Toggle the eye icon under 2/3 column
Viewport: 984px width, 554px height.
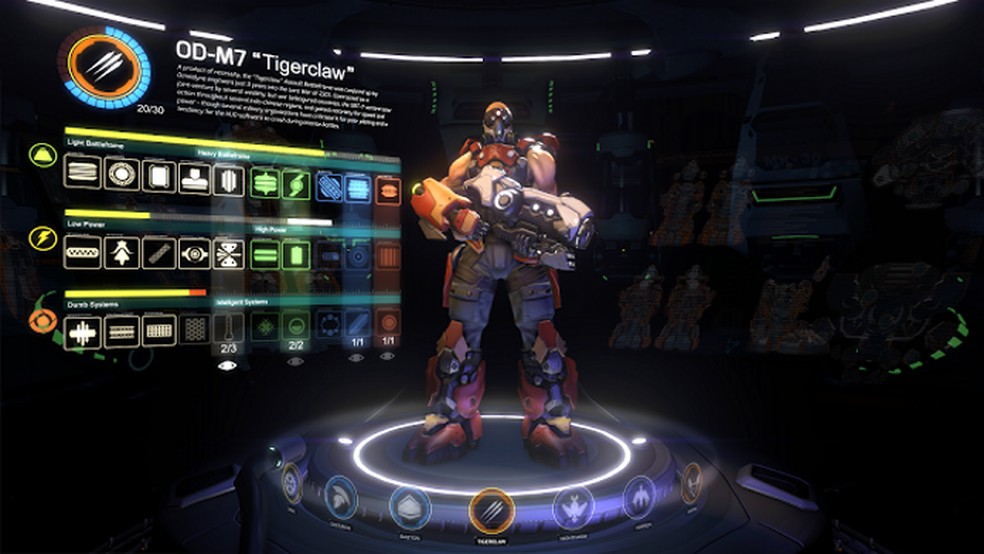tap(228, 366)
